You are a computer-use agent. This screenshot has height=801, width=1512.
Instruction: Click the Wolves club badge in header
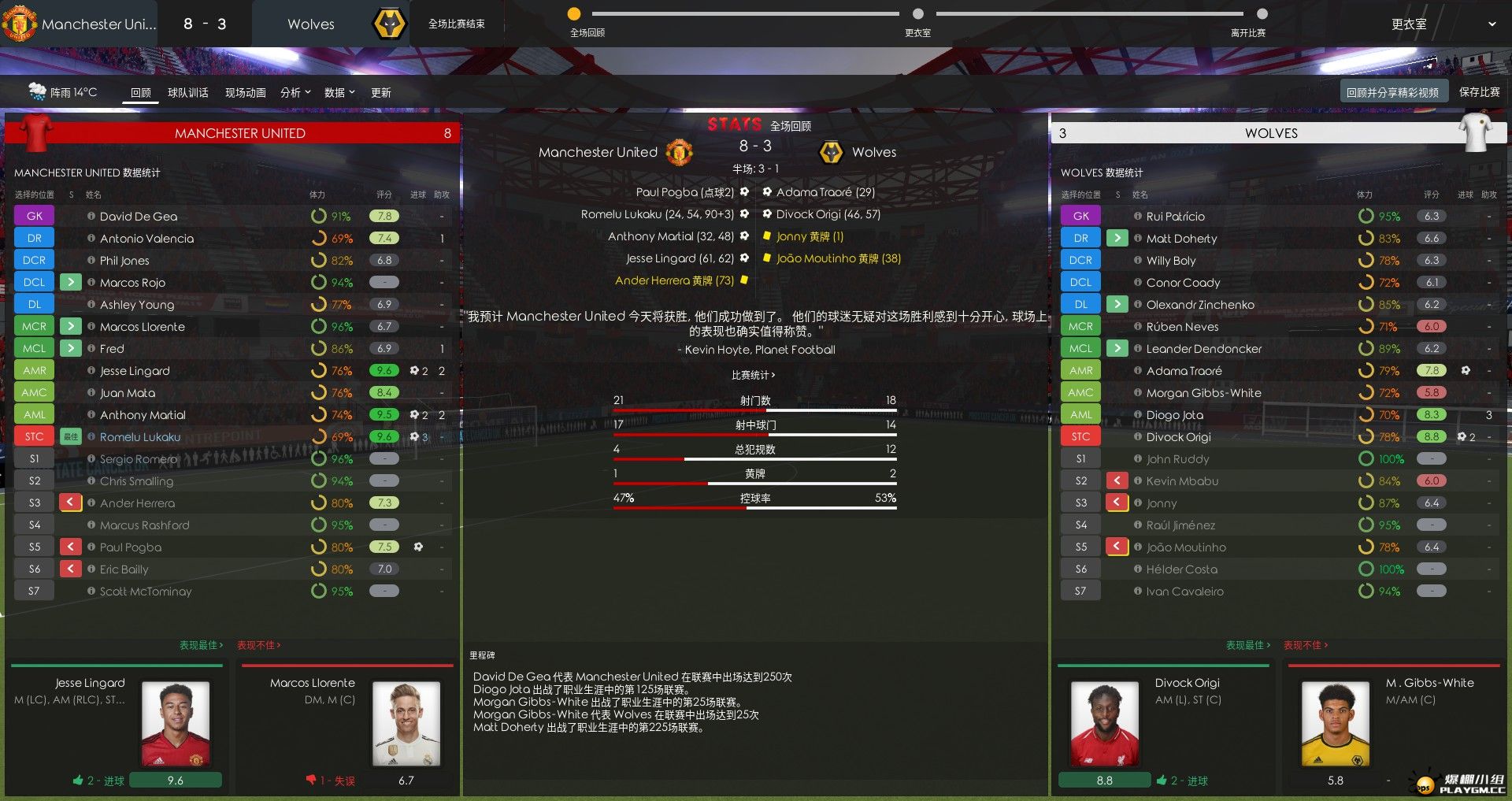coord(389,24)
